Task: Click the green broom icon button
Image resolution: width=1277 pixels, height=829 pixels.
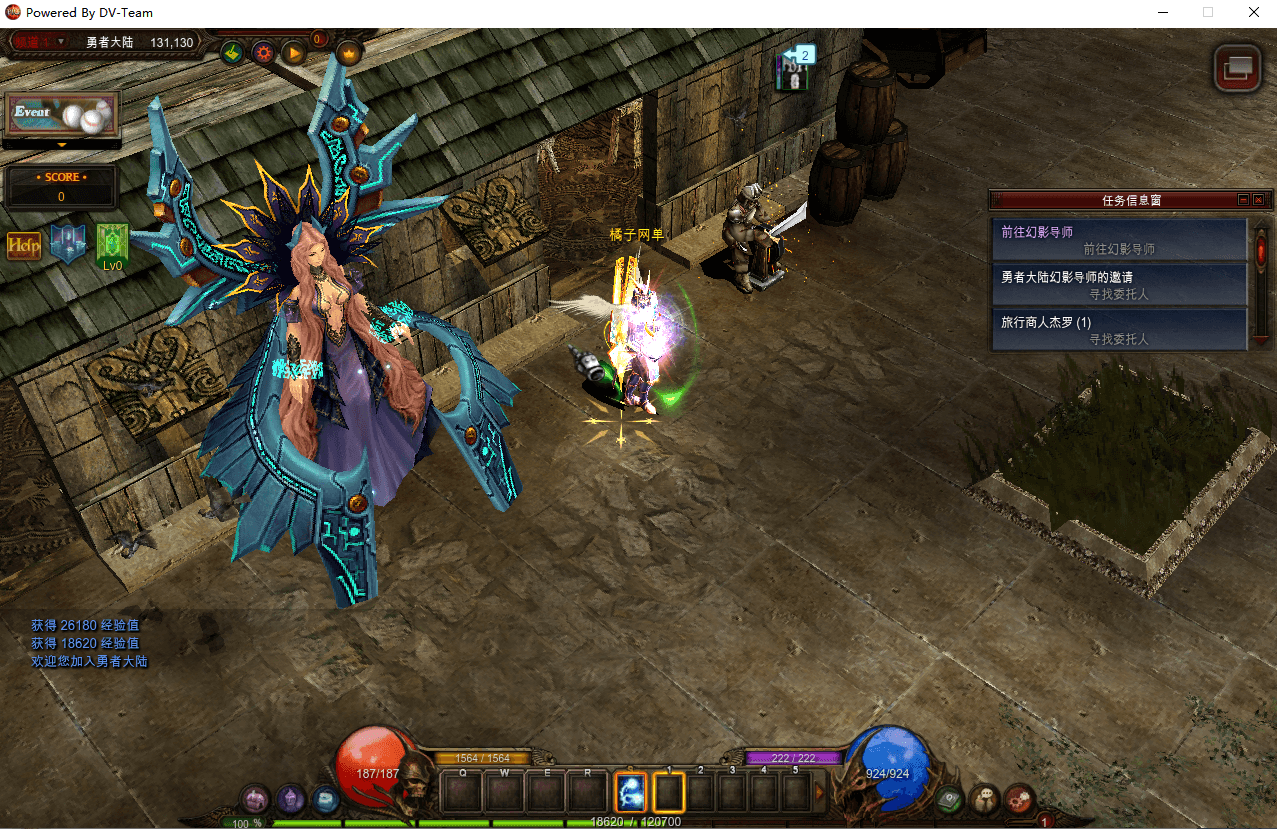Action: pos(232,52)
